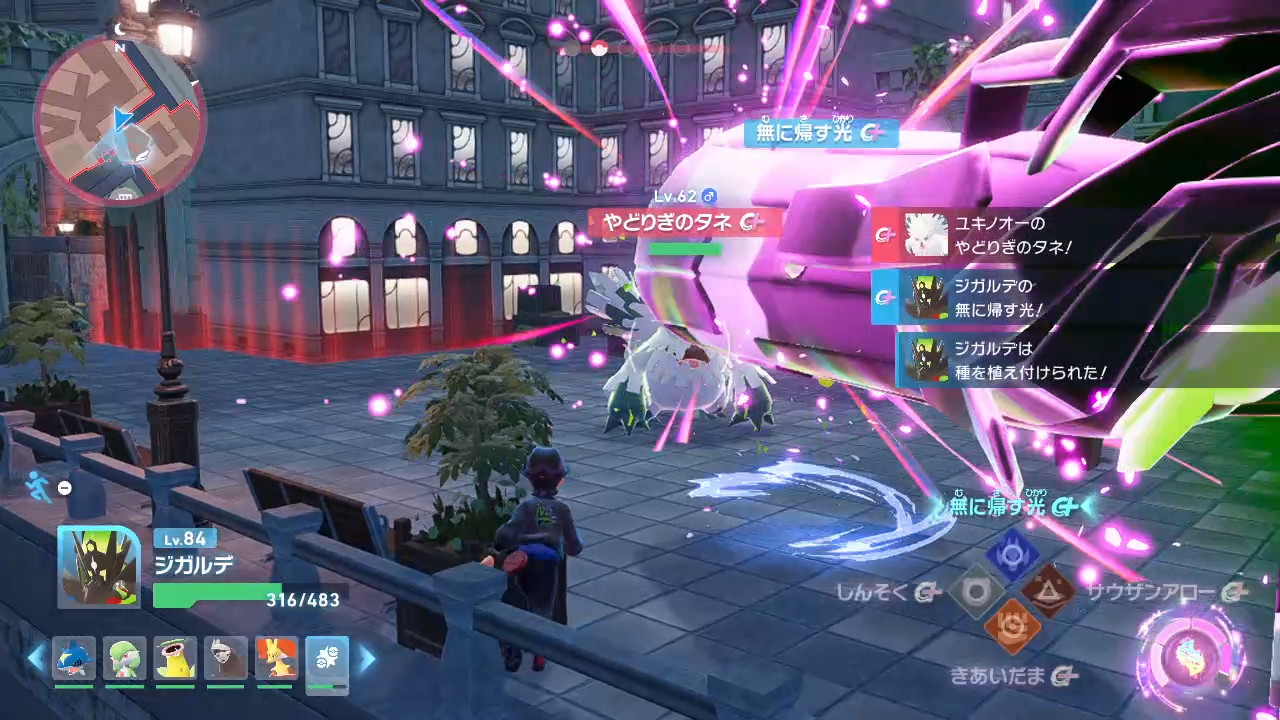Open the circular minimap

[x=119, y=118]
